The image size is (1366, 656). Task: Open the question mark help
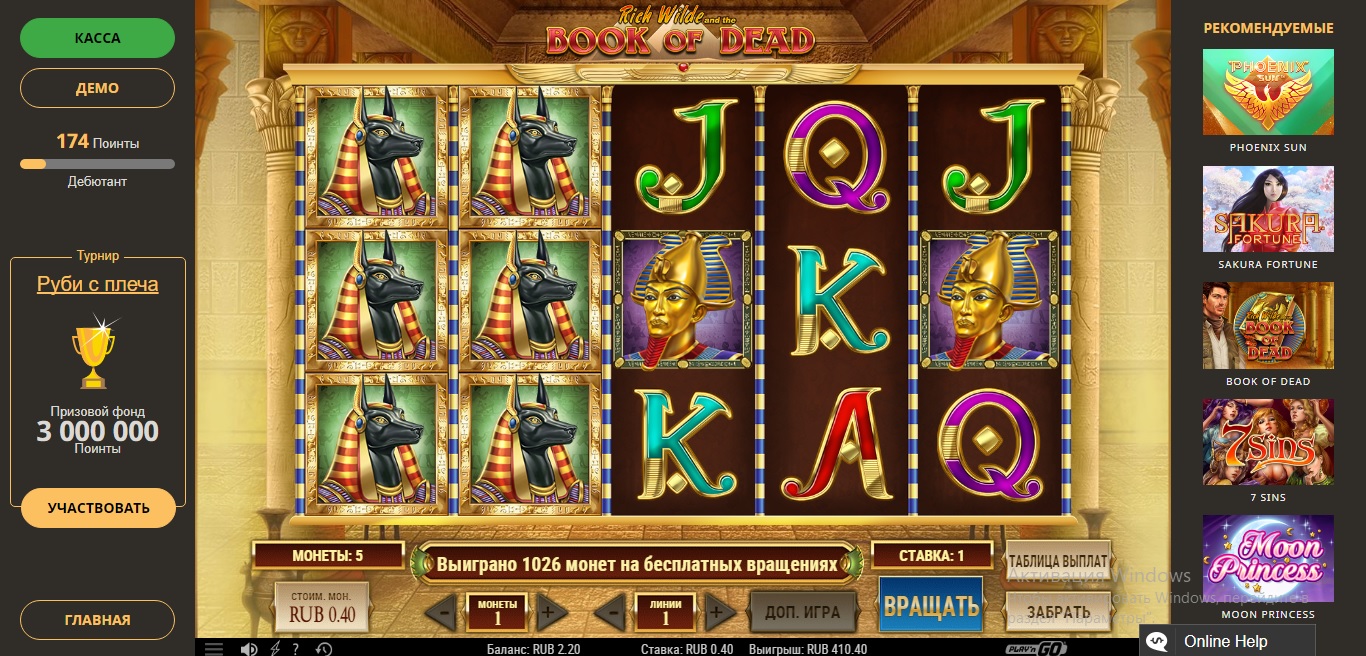(x=296, y=649)
